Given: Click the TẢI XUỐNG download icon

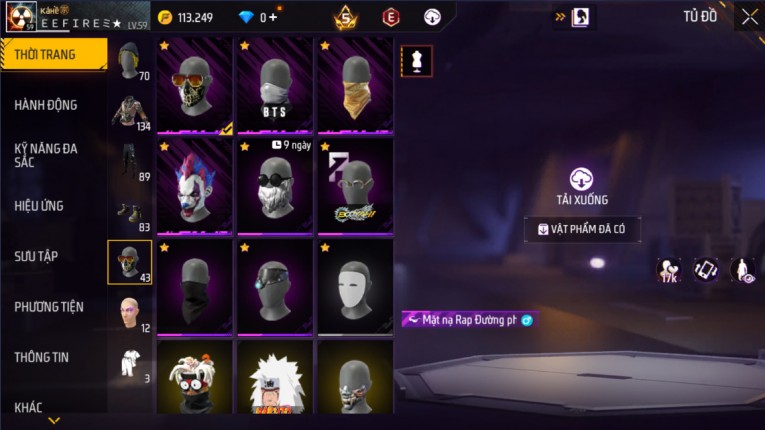Looking at the screenshot, I should click(x=582, y=180).
